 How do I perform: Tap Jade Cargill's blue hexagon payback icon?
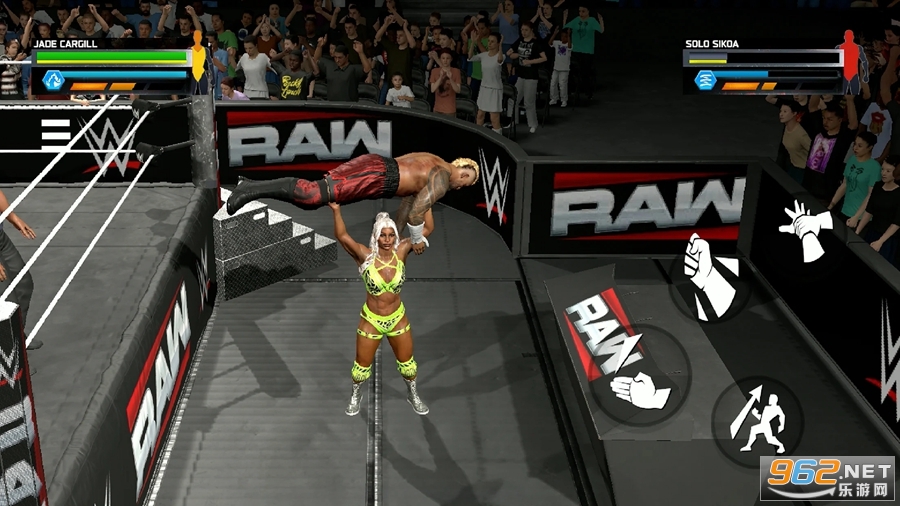tap(53, 80)
